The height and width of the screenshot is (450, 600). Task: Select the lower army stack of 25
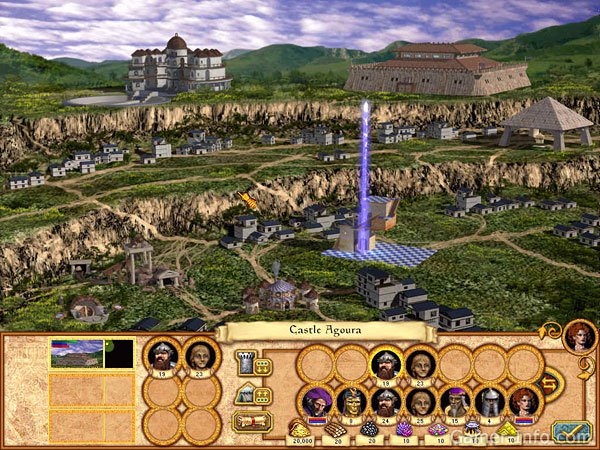pyautogui.click(x=420, y=402)
